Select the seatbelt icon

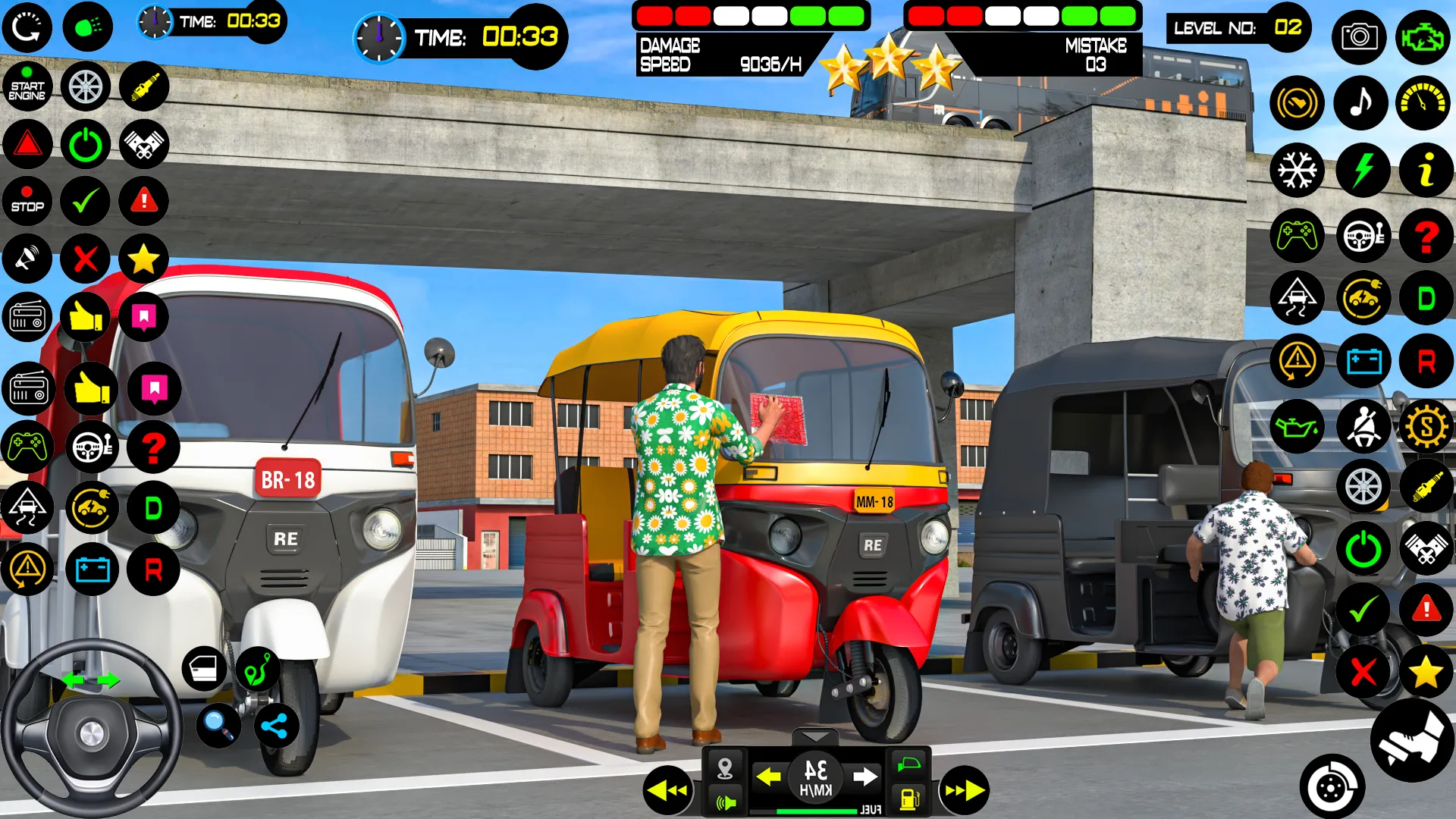point(1363,427)
